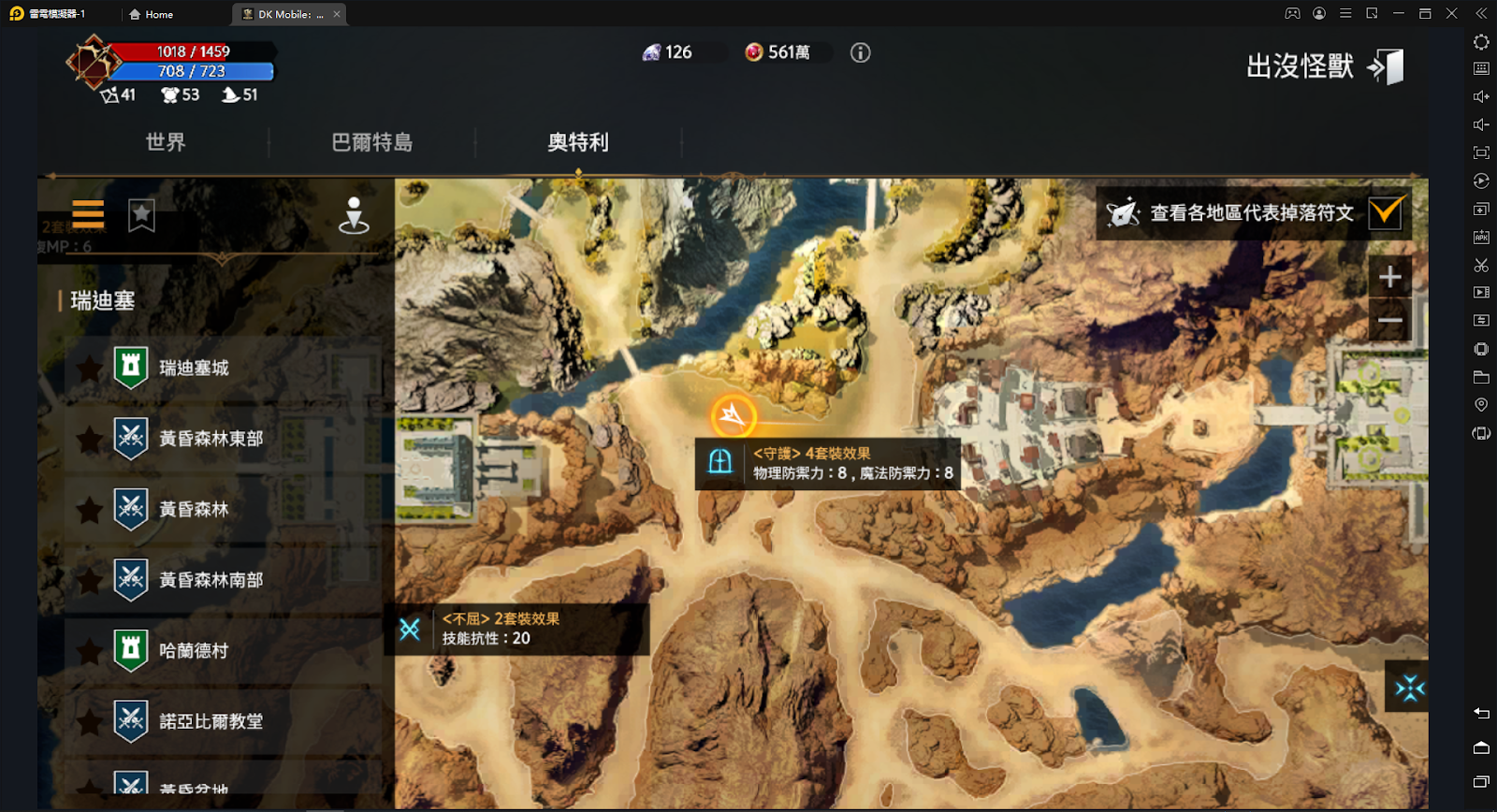Zoom in the map with plus button

tap(1389, 277)
